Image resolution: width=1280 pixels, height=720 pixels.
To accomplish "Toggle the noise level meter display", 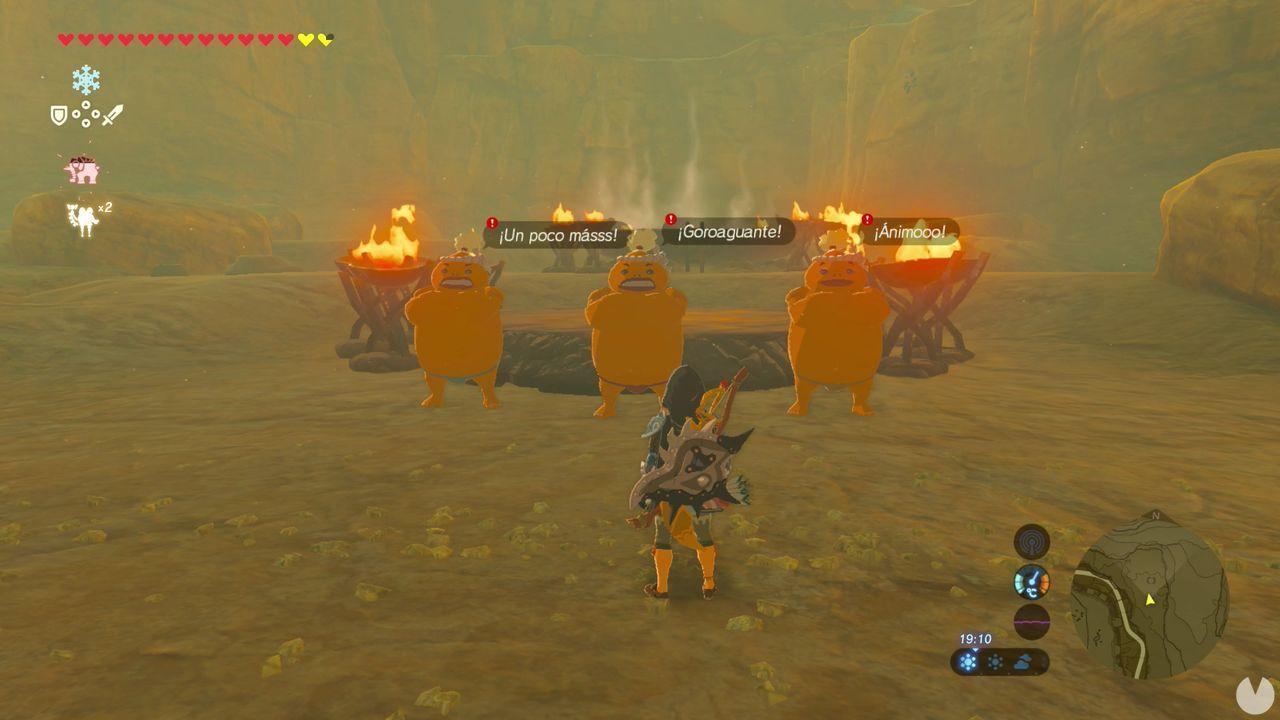I will (x=1032, y=622).
